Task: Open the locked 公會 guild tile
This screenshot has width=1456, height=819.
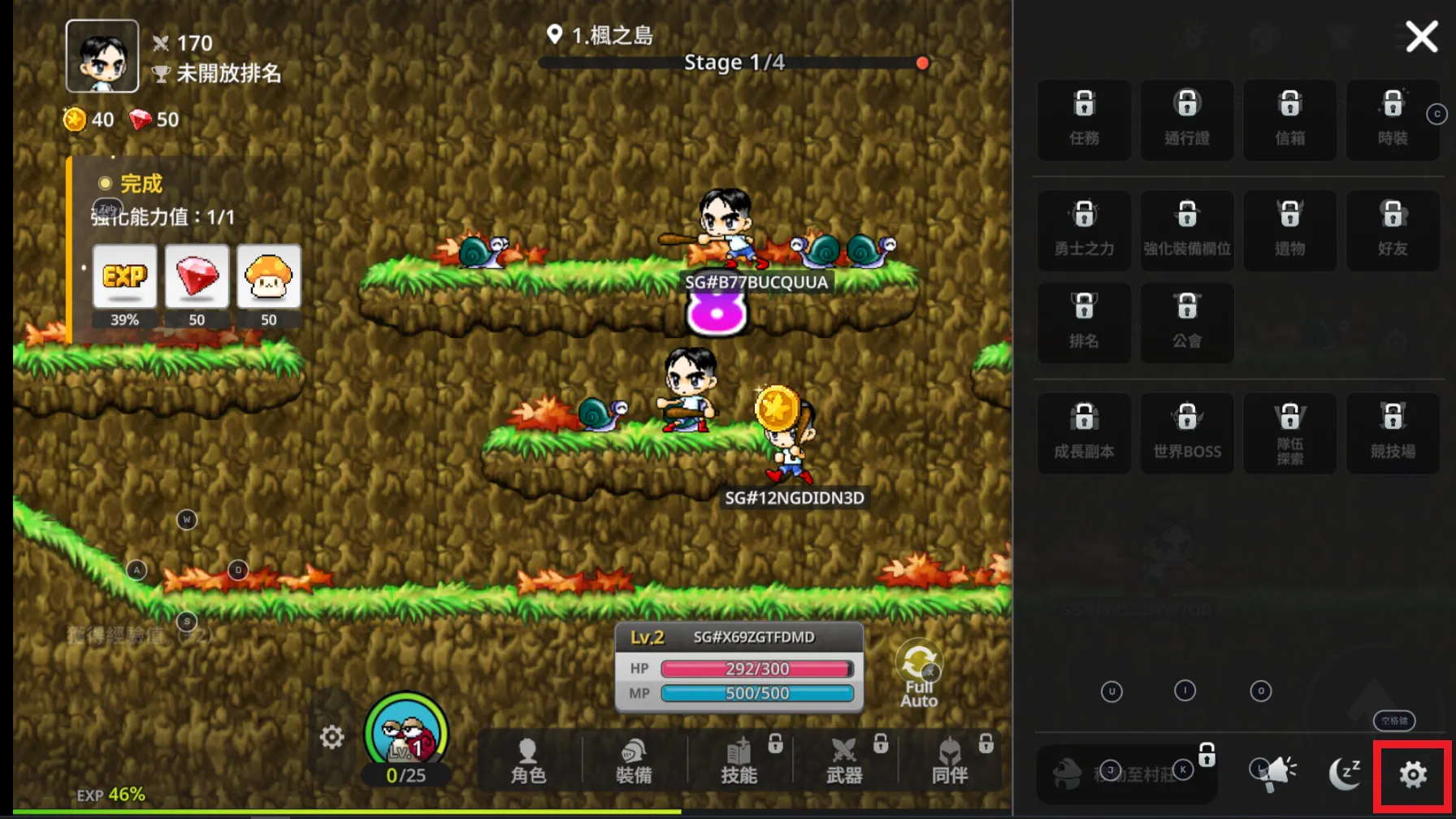Action: [1187, 323]
